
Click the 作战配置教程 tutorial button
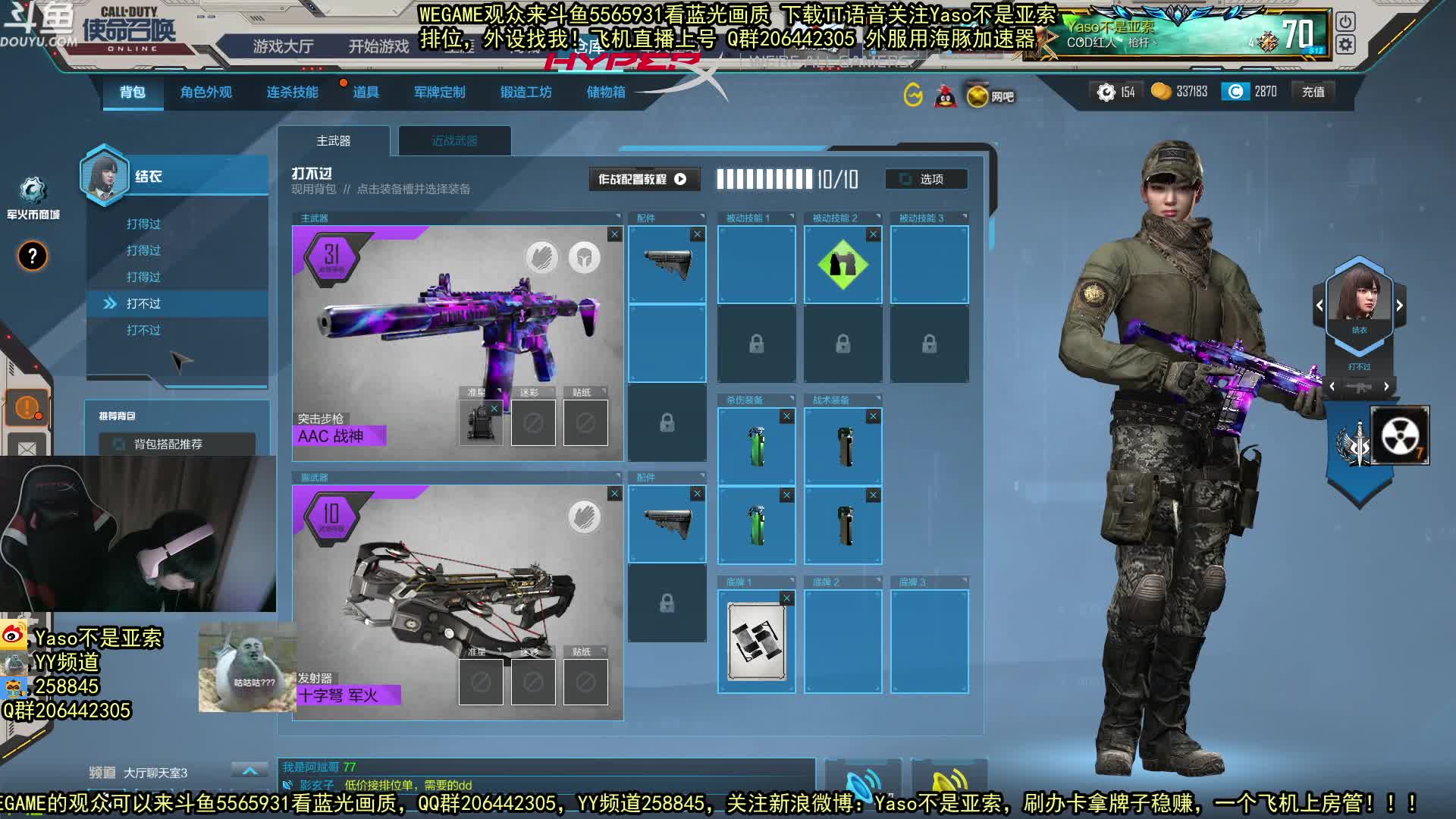pos(643,179)
